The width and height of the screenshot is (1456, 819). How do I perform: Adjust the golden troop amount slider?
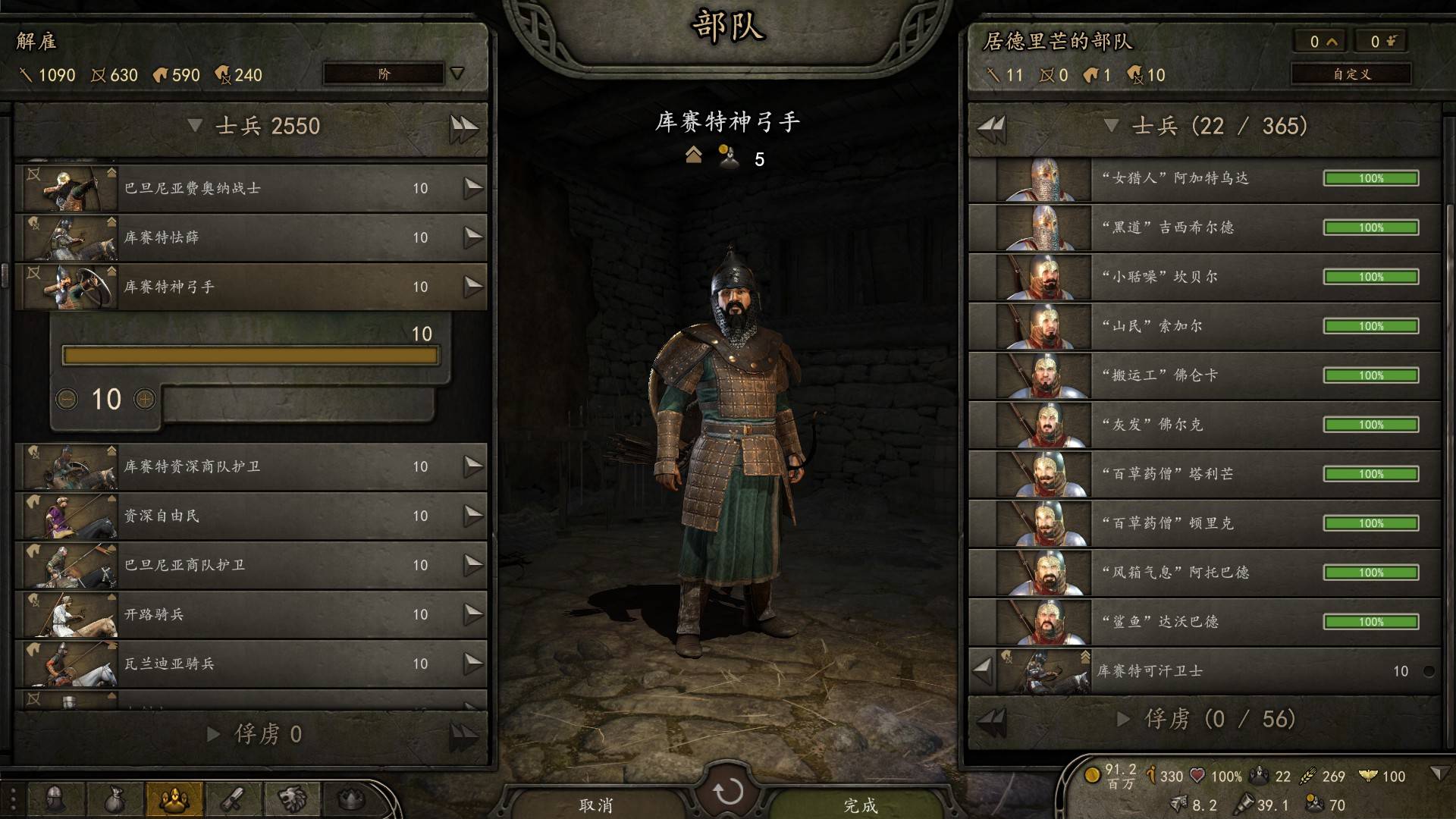(x=250, y=356)
